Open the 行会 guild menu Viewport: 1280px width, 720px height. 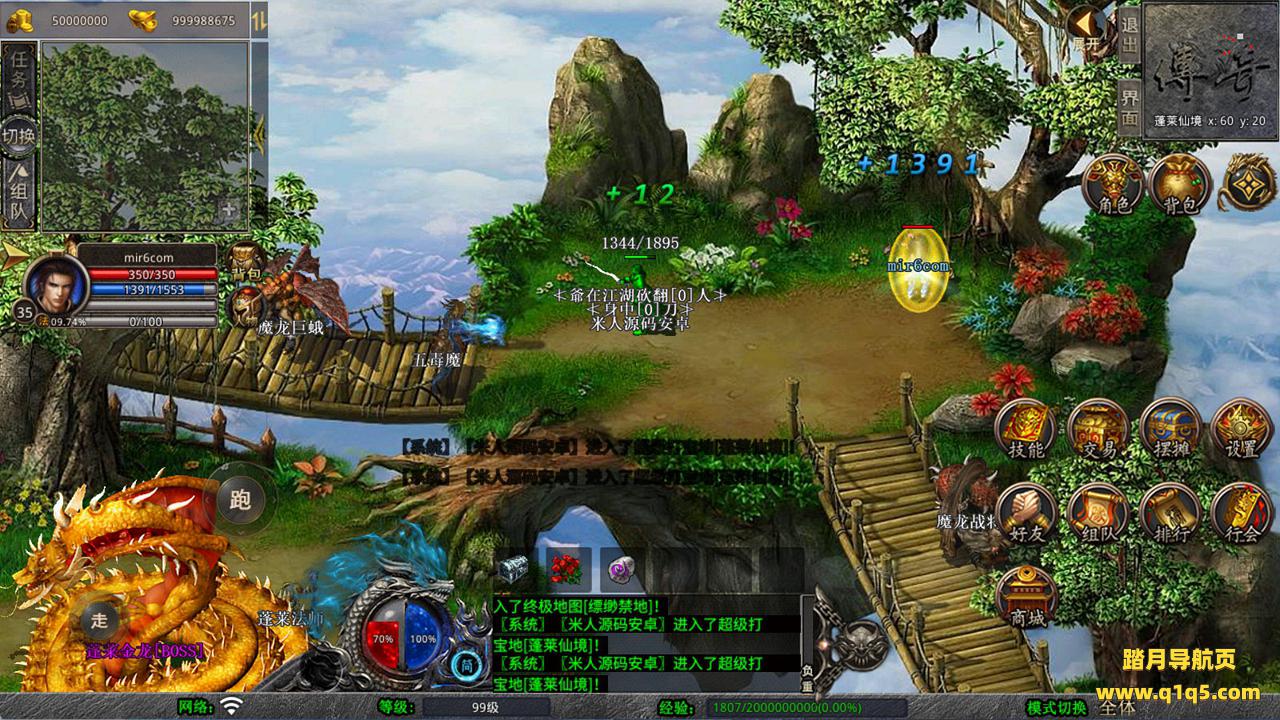pos(1241,514)
